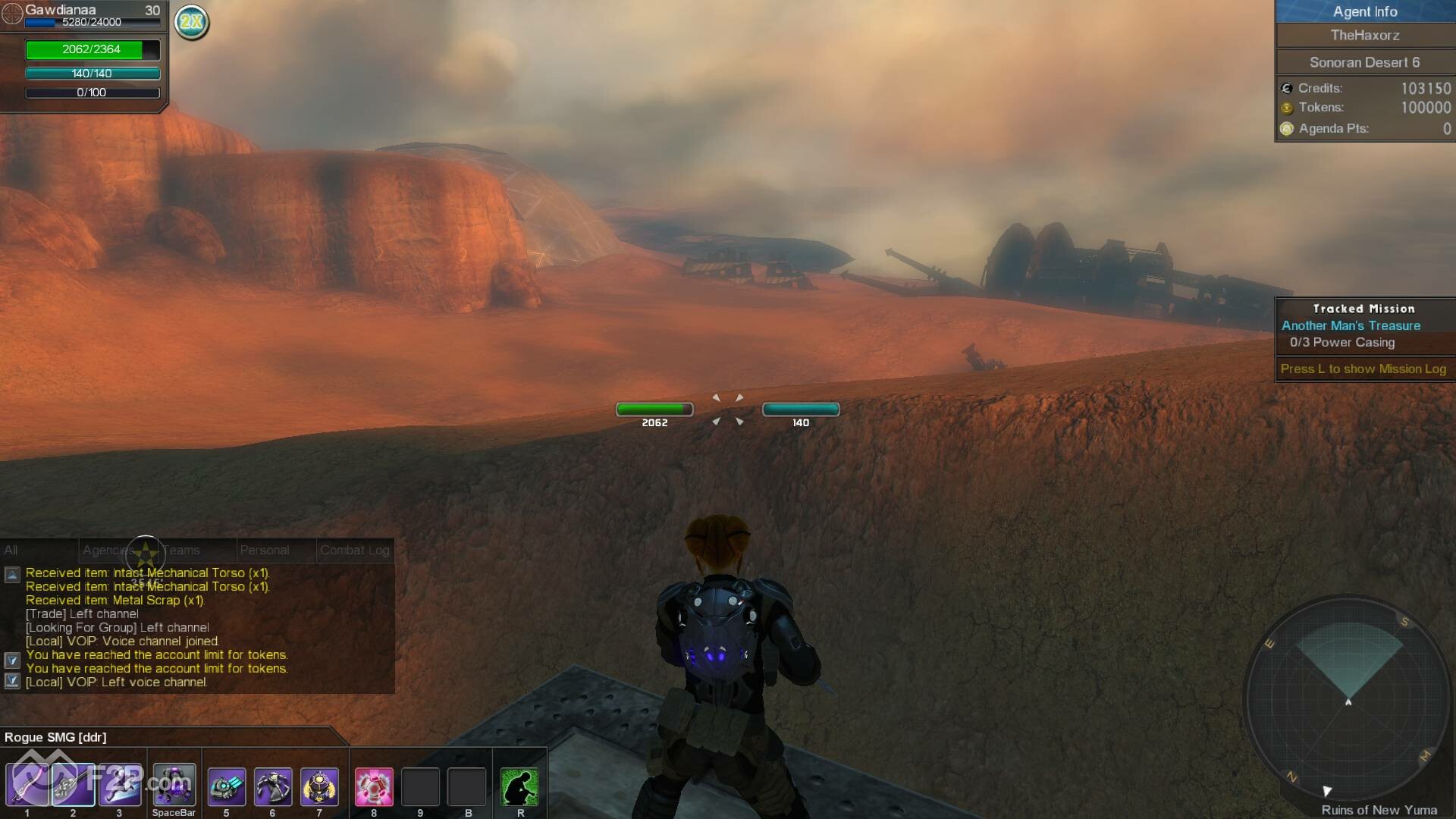Open the Combat Log tab
The width and height of the screenshot is (1456, 819).
[x=354, y=550]
